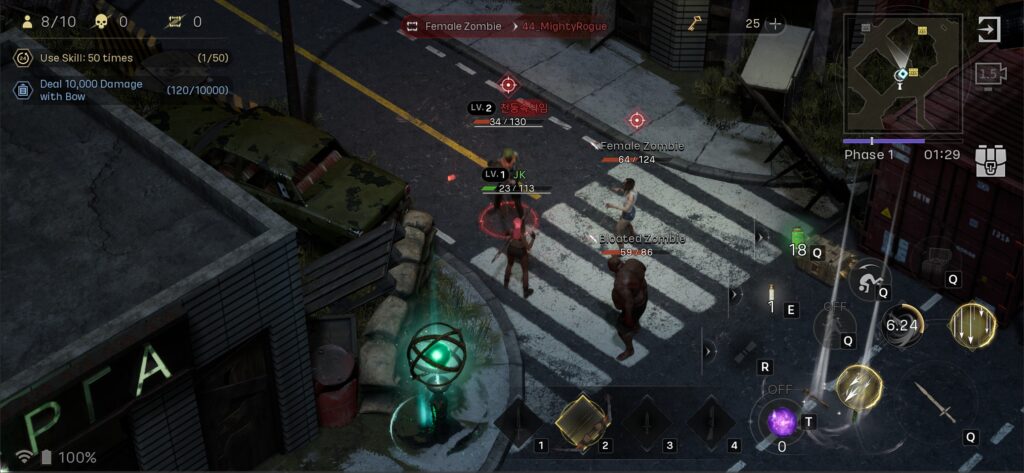
Task: Toggle the 1.5 camera zoom icon
Action: pos(990,74)
